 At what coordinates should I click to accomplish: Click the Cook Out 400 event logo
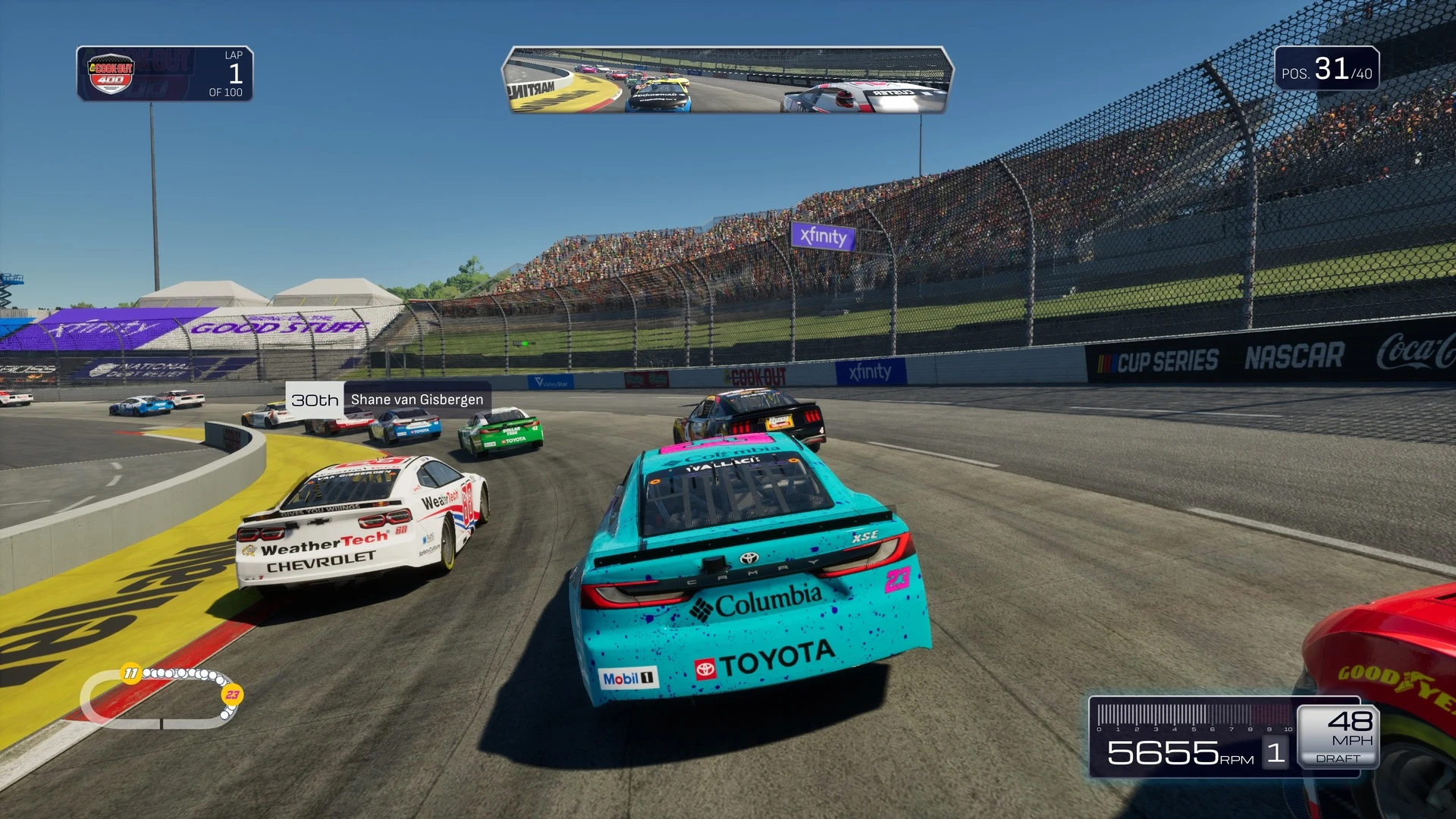(111, 74)
